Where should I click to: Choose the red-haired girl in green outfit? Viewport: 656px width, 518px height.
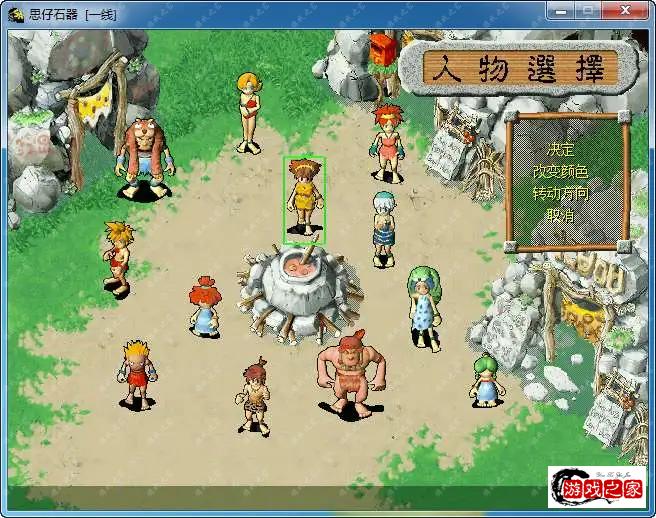387,142
